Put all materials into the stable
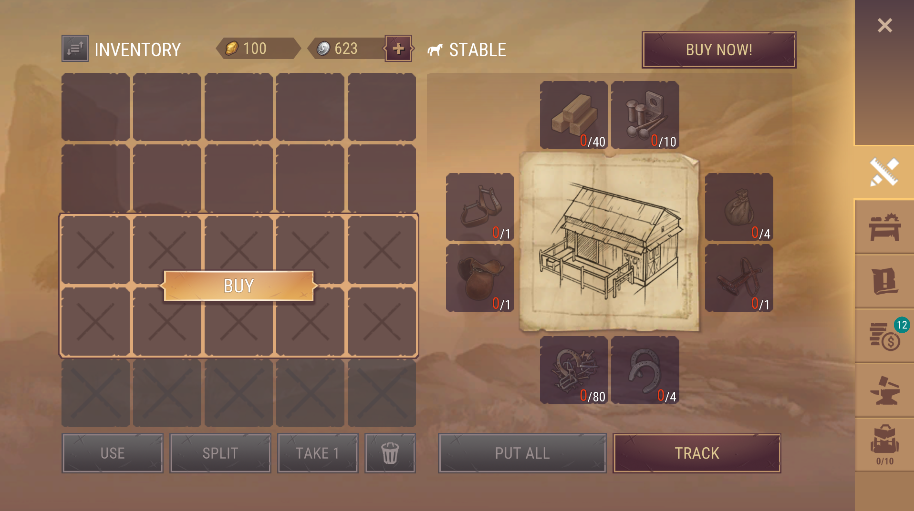This screenshot has width=914, height=511. [x=522, y=453]
